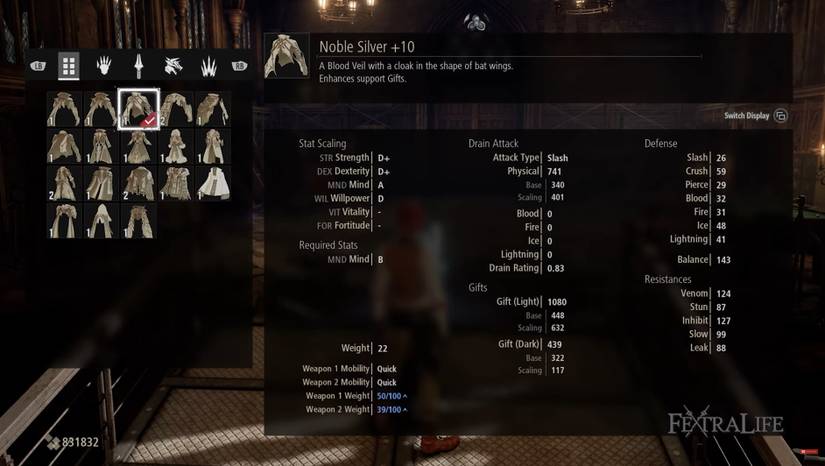Screen dimensions: 825x466
Task: Select the equipped Noble Silver veil with checkmark
Action: point(138,109)
